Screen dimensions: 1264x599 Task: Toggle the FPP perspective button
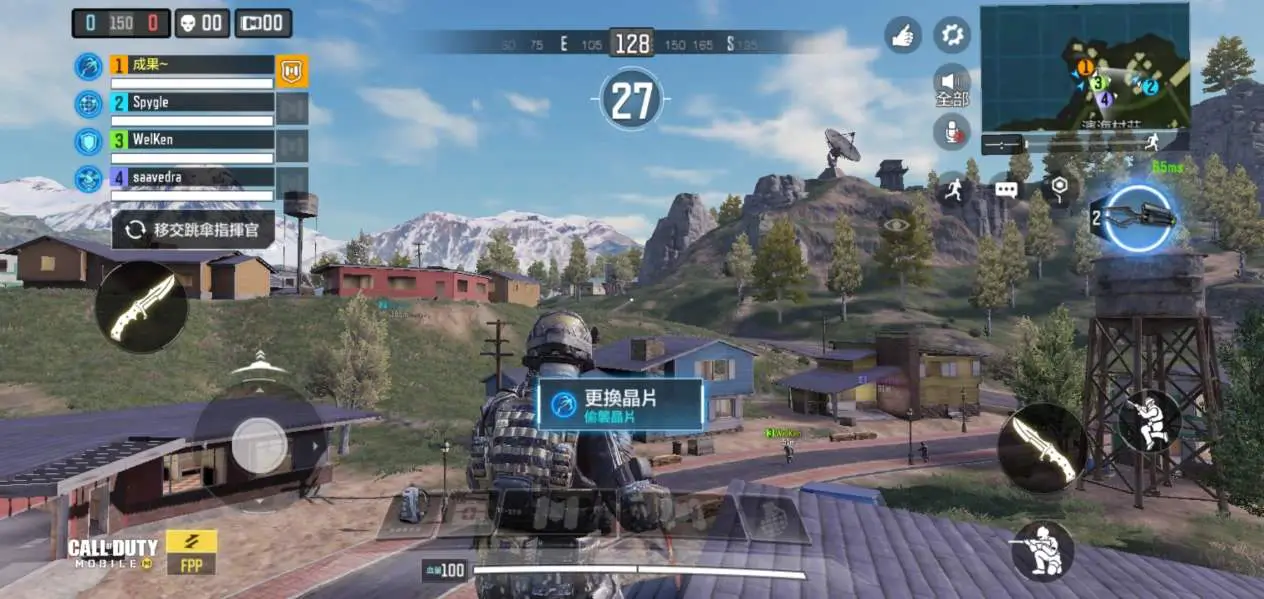pos(191,550)
